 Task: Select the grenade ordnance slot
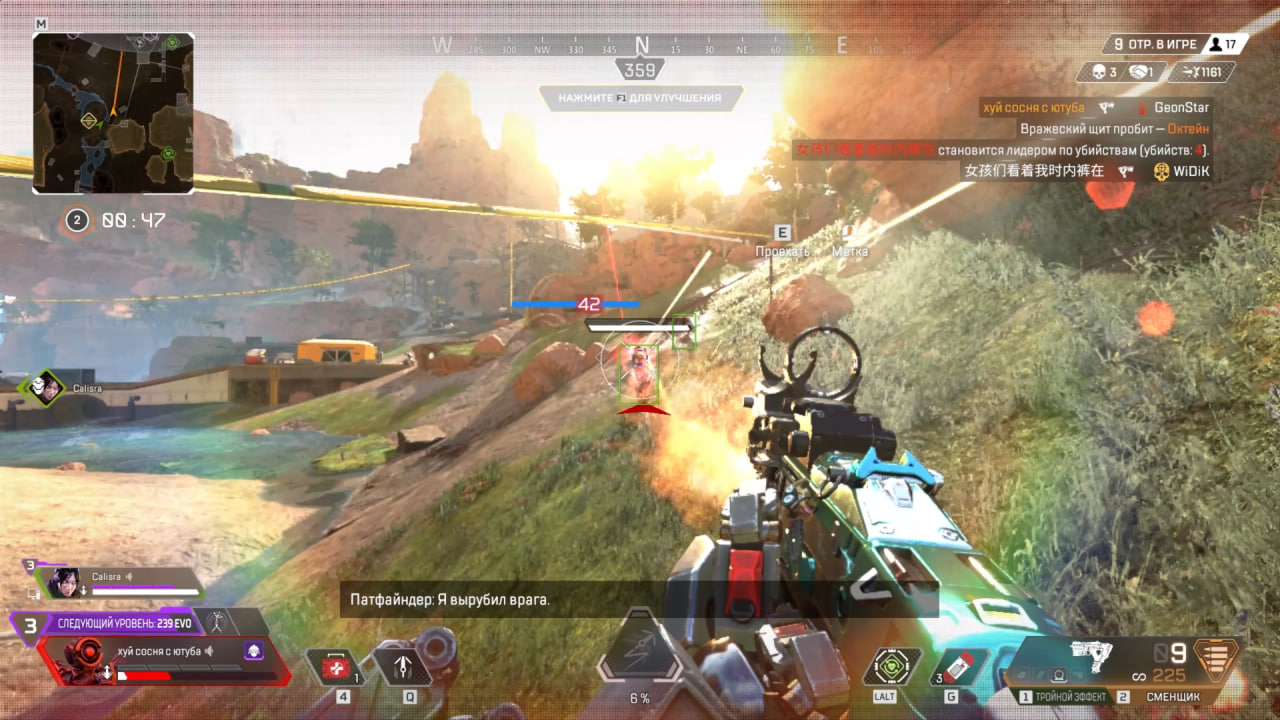959,668
